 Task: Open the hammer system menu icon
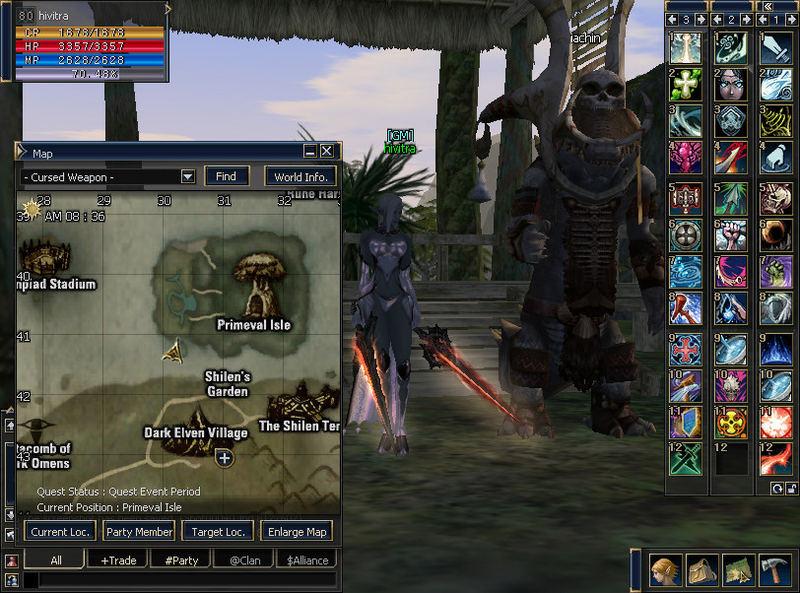775,571
